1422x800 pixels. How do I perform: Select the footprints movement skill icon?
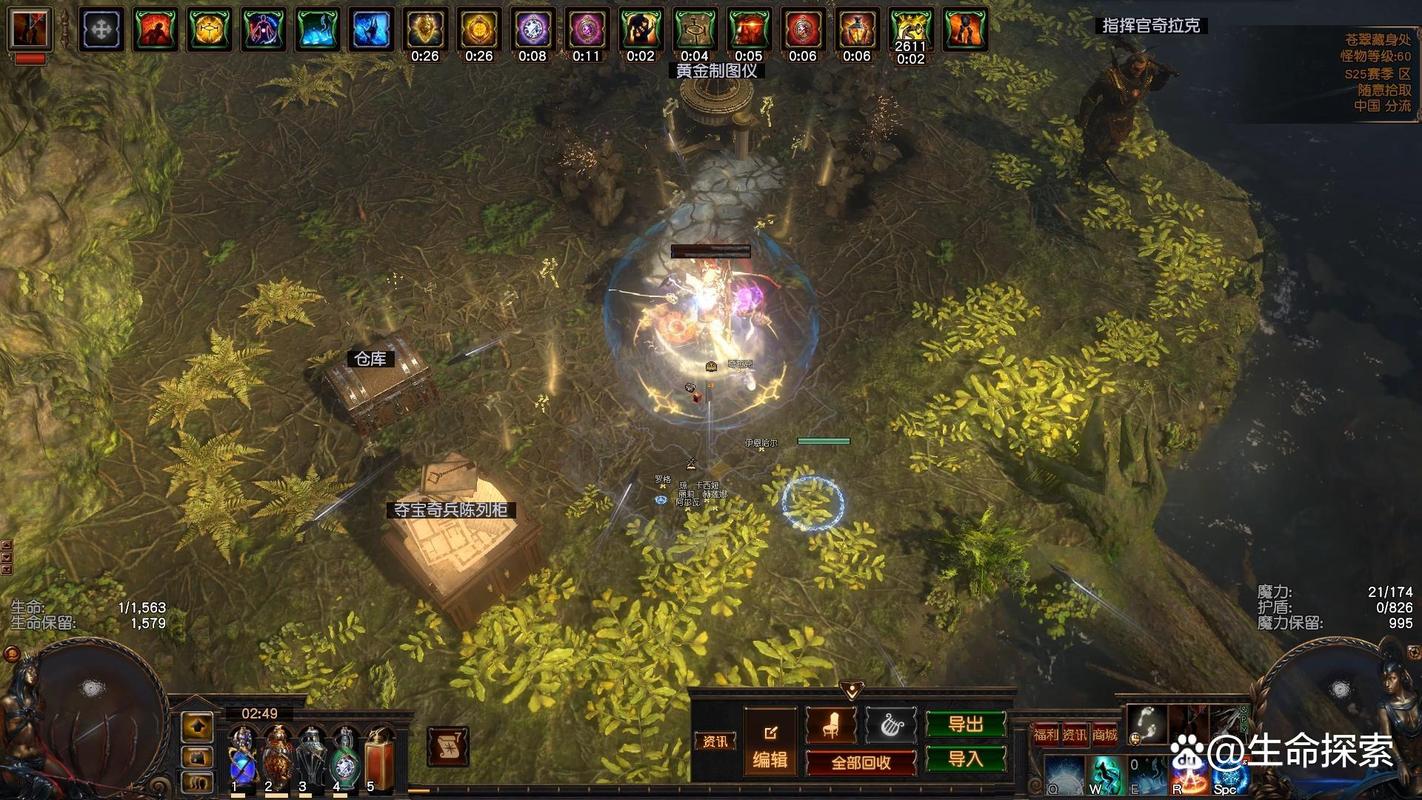[x=1147, y=724]
